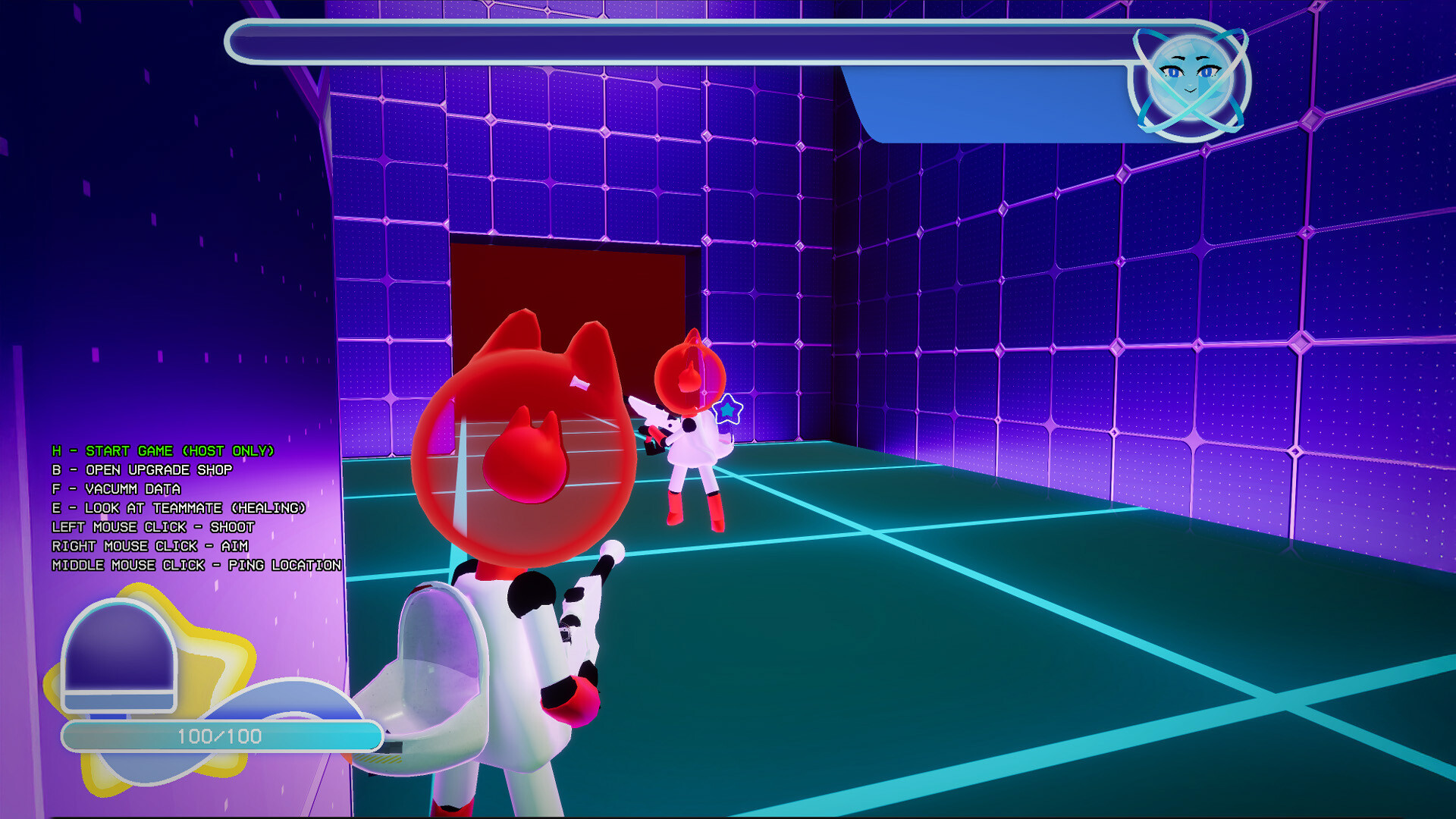This screenshot has width=1456, height=819.
Task: Click 'LEFT MOUSE CLICK - SHOOT' label
Action: point(152,527)
